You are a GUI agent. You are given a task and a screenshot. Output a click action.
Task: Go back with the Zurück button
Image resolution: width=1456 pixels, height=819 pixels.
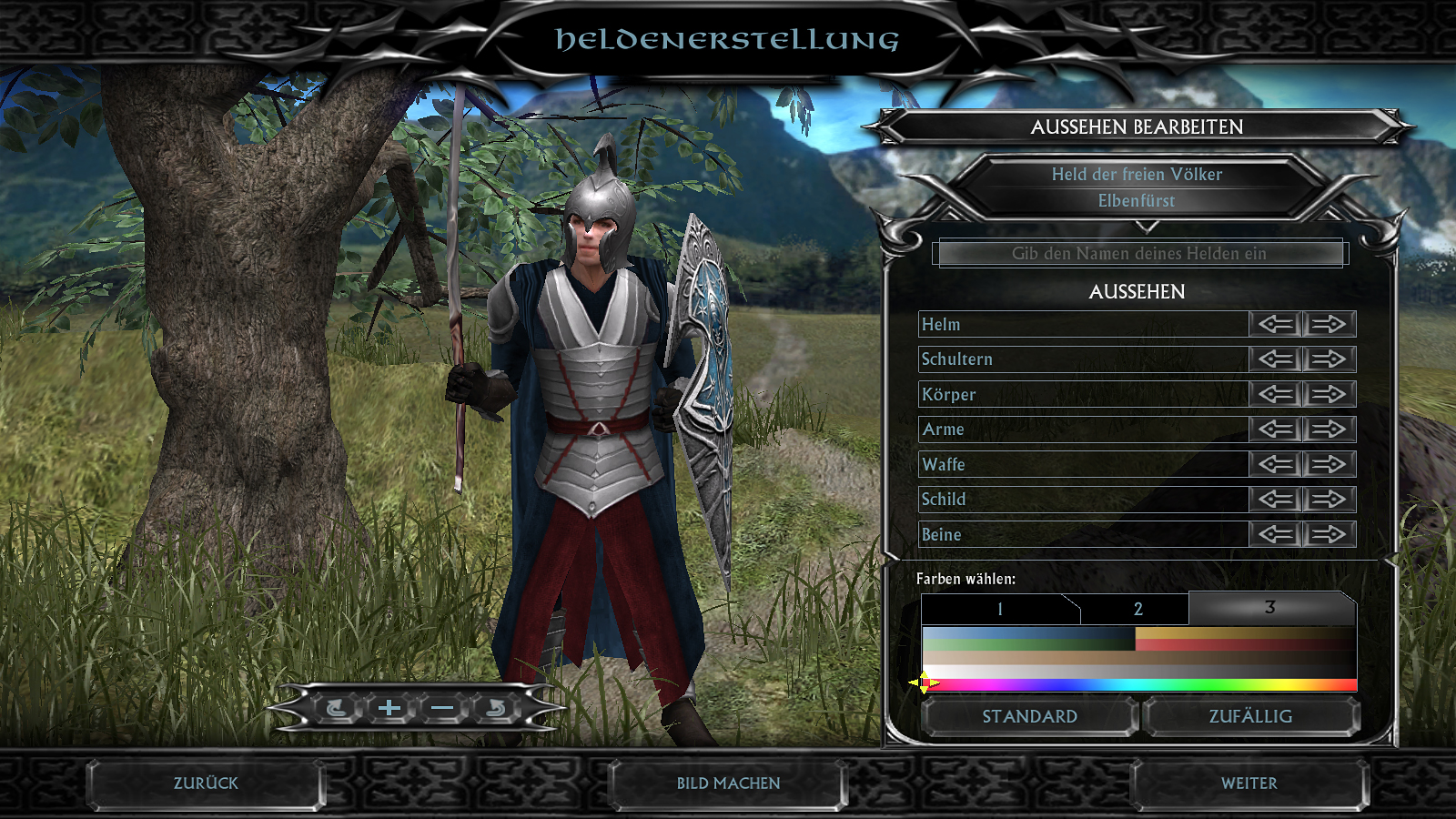[206, 784]
